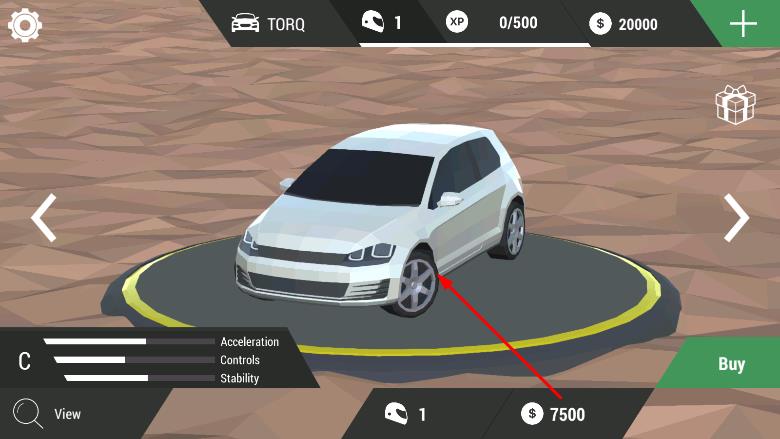Image resolution: width=780 pixels, height=439 pixels.
Task: Show the next car with right arrow
Action: pos(736,218)
